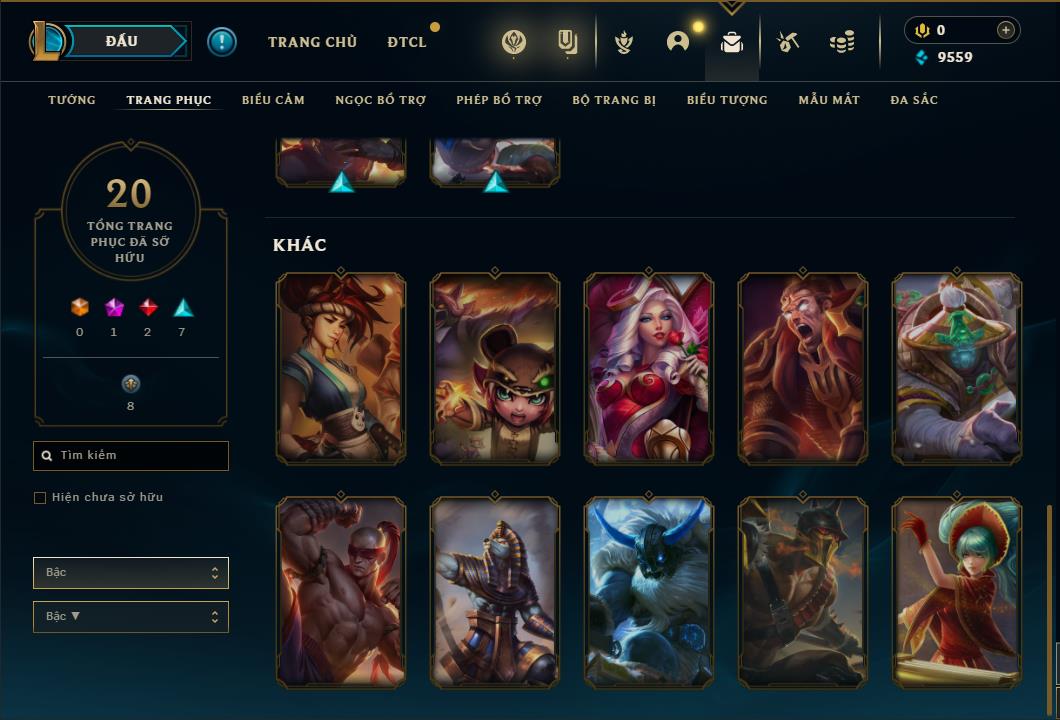This screenshot has width=1060, height=720.
Task: Select the PHÉP BỔ TRỢ tab
Action: point(499,100)
